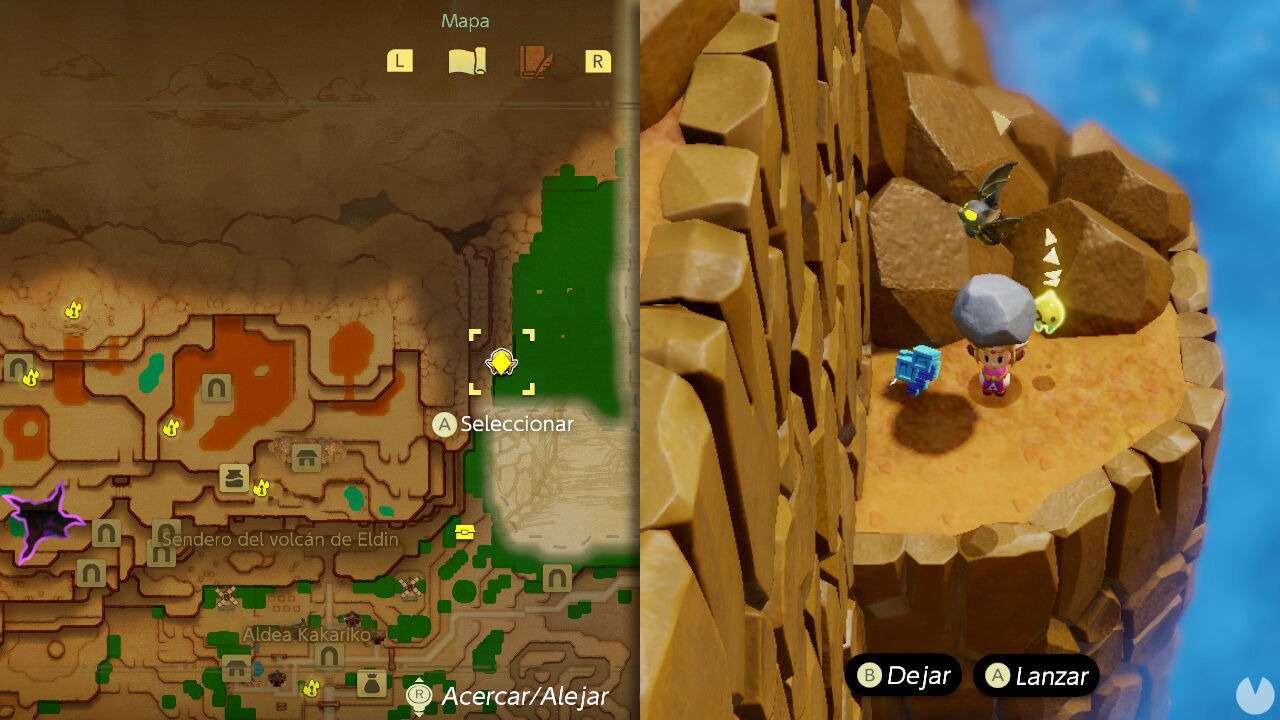Click the Seleccionar prompt
Screen dimensions: 1280x720
(x=499, y=424)
